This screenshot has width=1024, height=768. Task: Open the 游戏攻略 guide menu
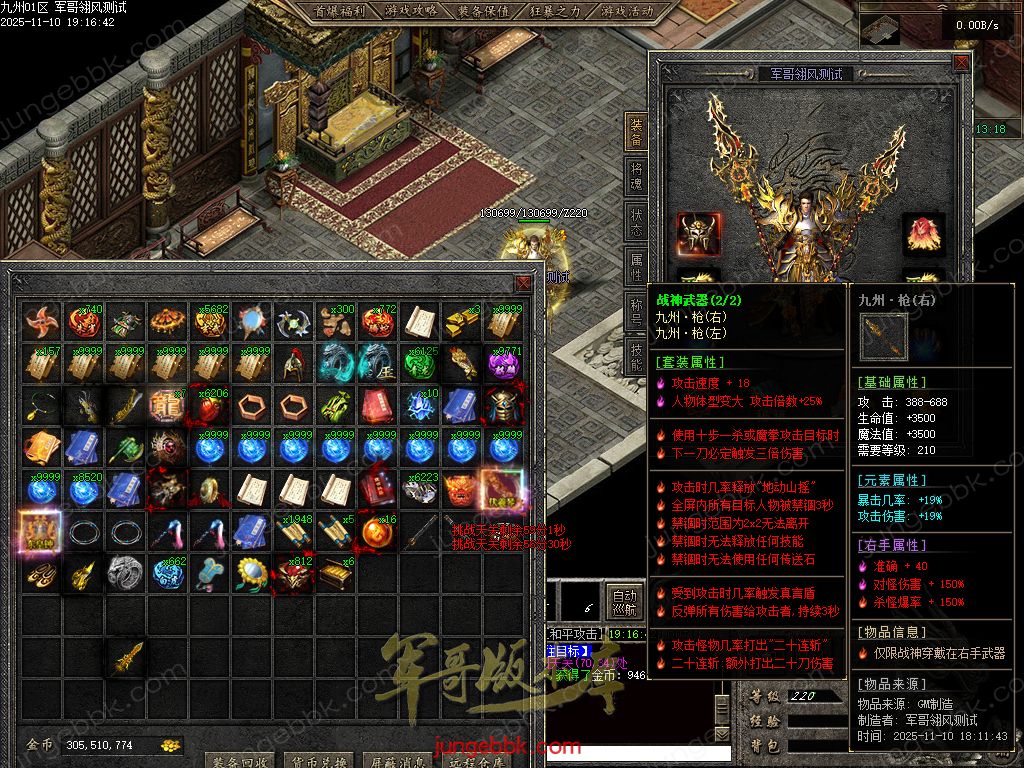click(x=410, y=12)
